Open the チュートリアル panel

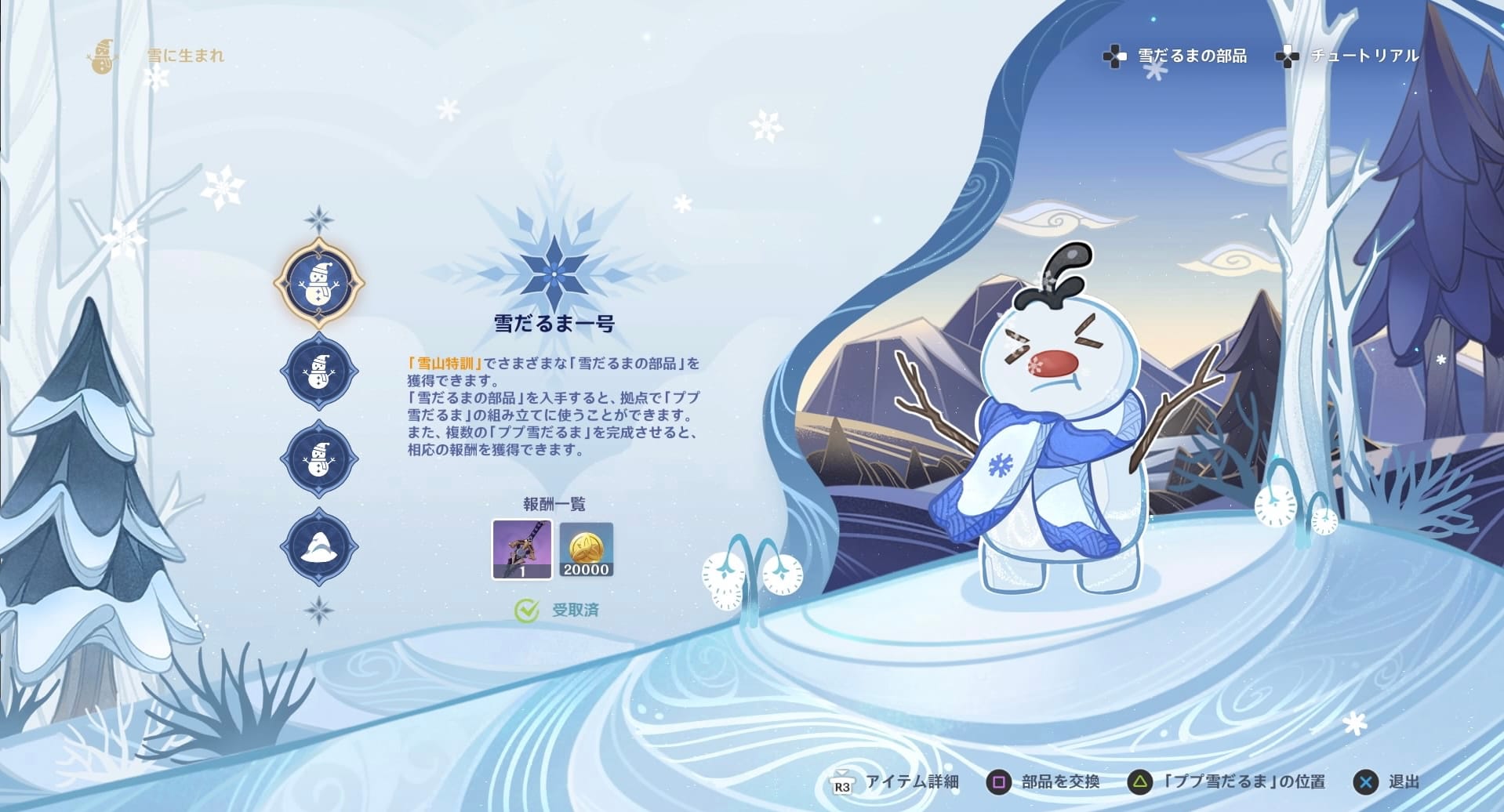pos(1363,56)
